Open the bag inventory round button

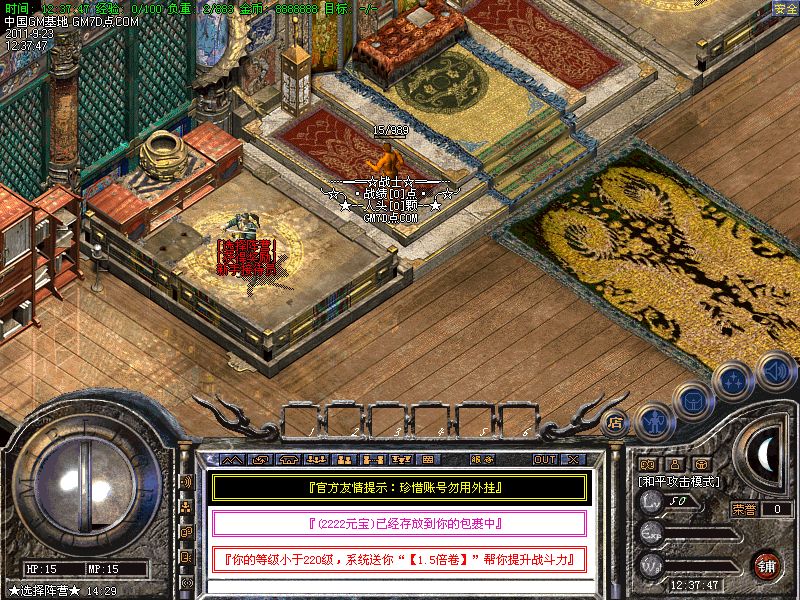(x=692, y=401)
